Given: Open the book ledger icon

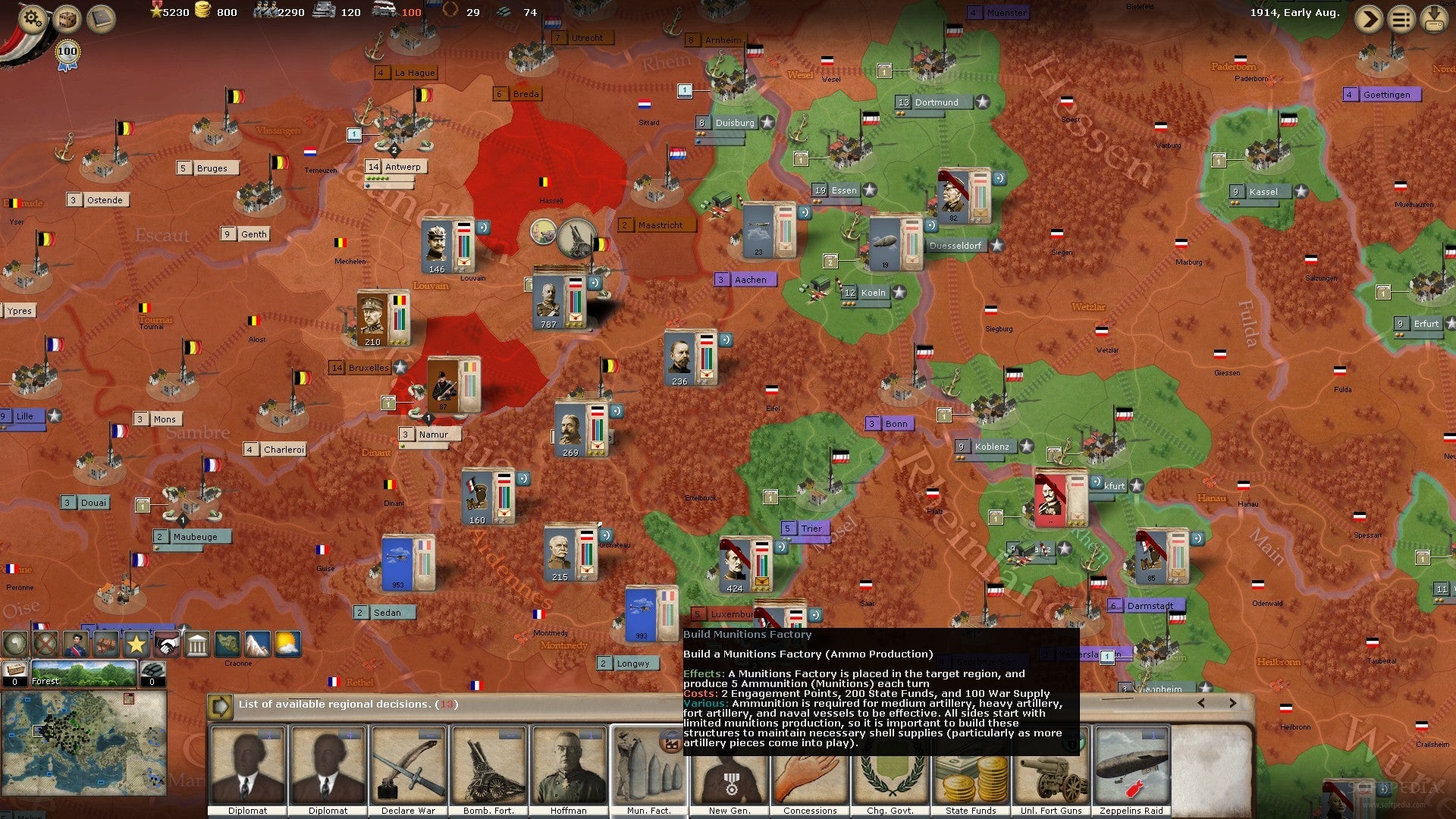Looking at the screenshot, I should (101, 18).
